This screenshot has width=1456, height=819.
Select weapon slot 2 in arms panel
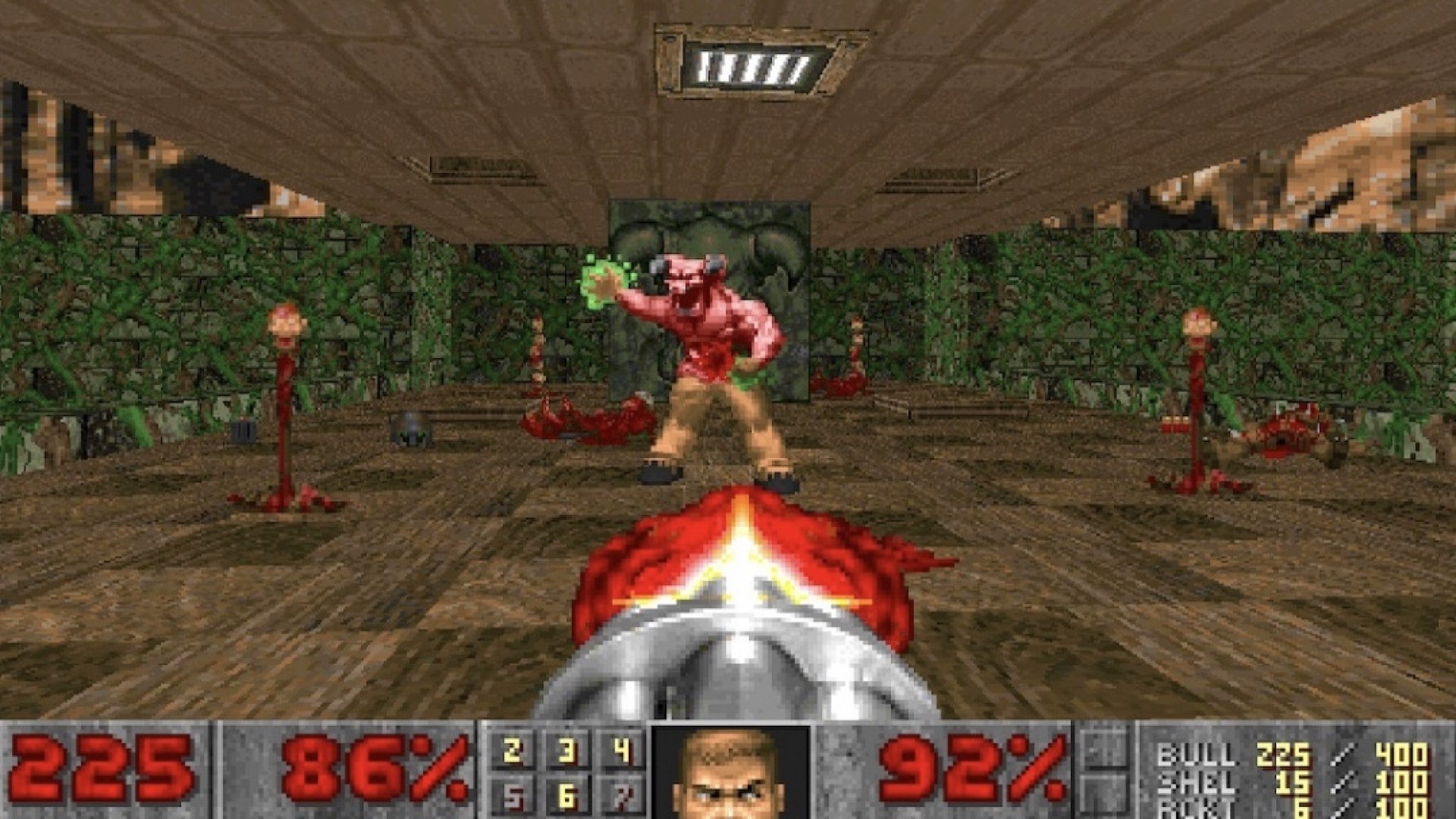tap(512, 752)
